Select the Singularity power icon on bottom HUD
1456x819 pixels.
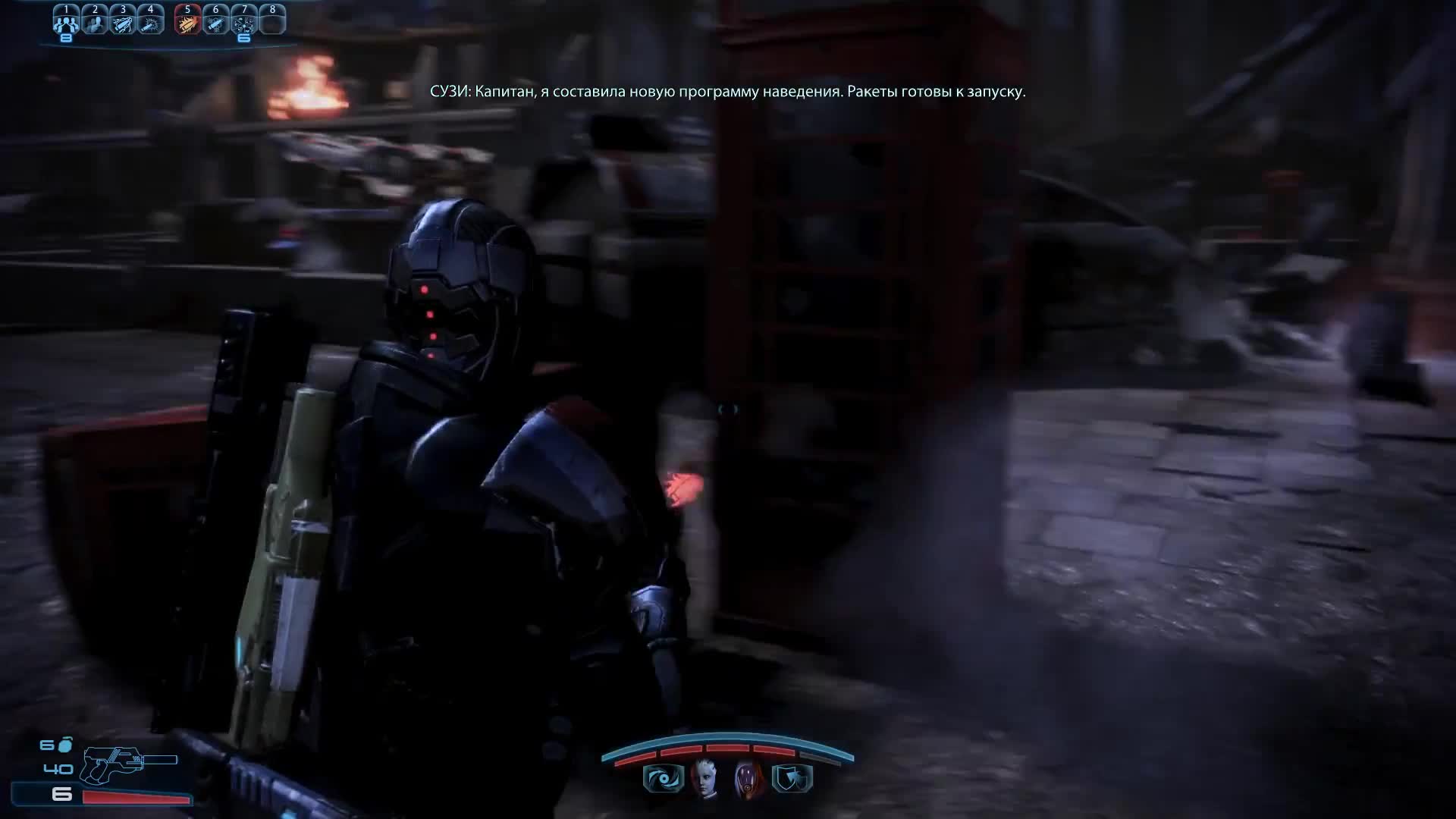663,780
